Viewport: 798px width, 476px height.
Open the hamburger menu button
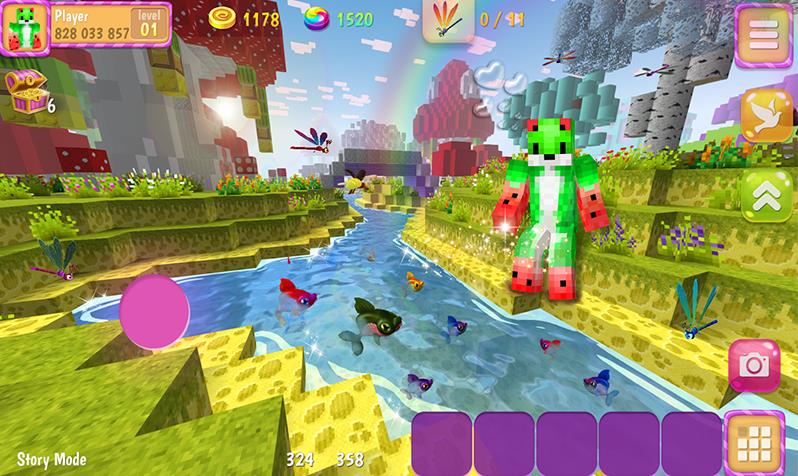(763, 34)
